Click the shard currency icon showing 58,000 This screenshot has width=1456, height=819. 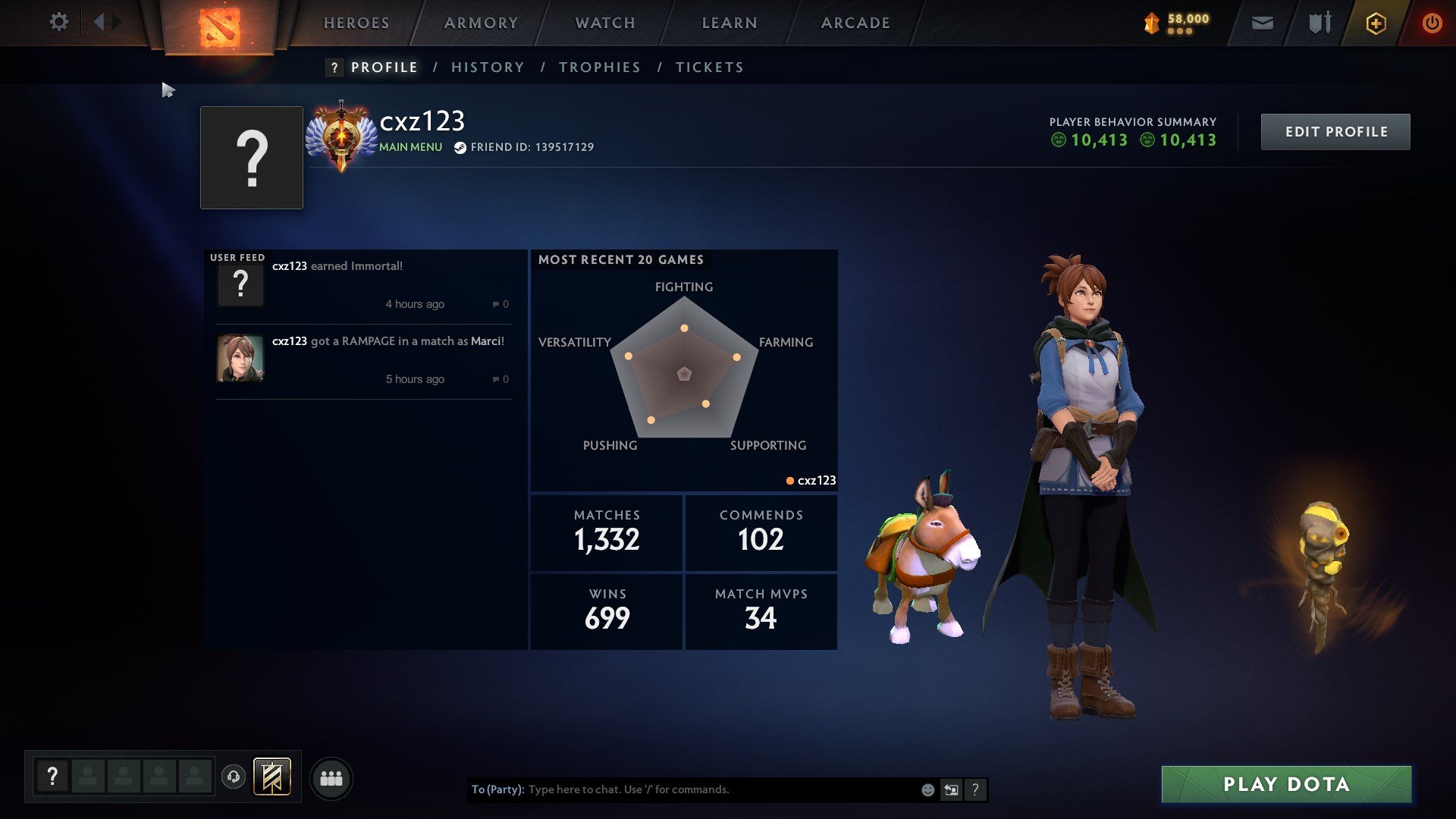point(1150,23)
